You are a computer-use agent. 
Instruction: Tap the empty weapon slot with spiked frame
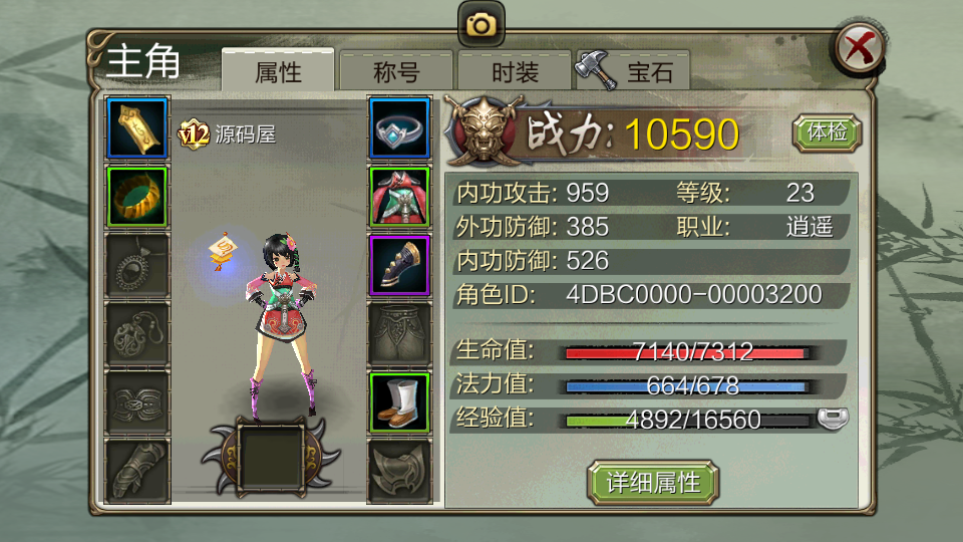tap(269, 457)
